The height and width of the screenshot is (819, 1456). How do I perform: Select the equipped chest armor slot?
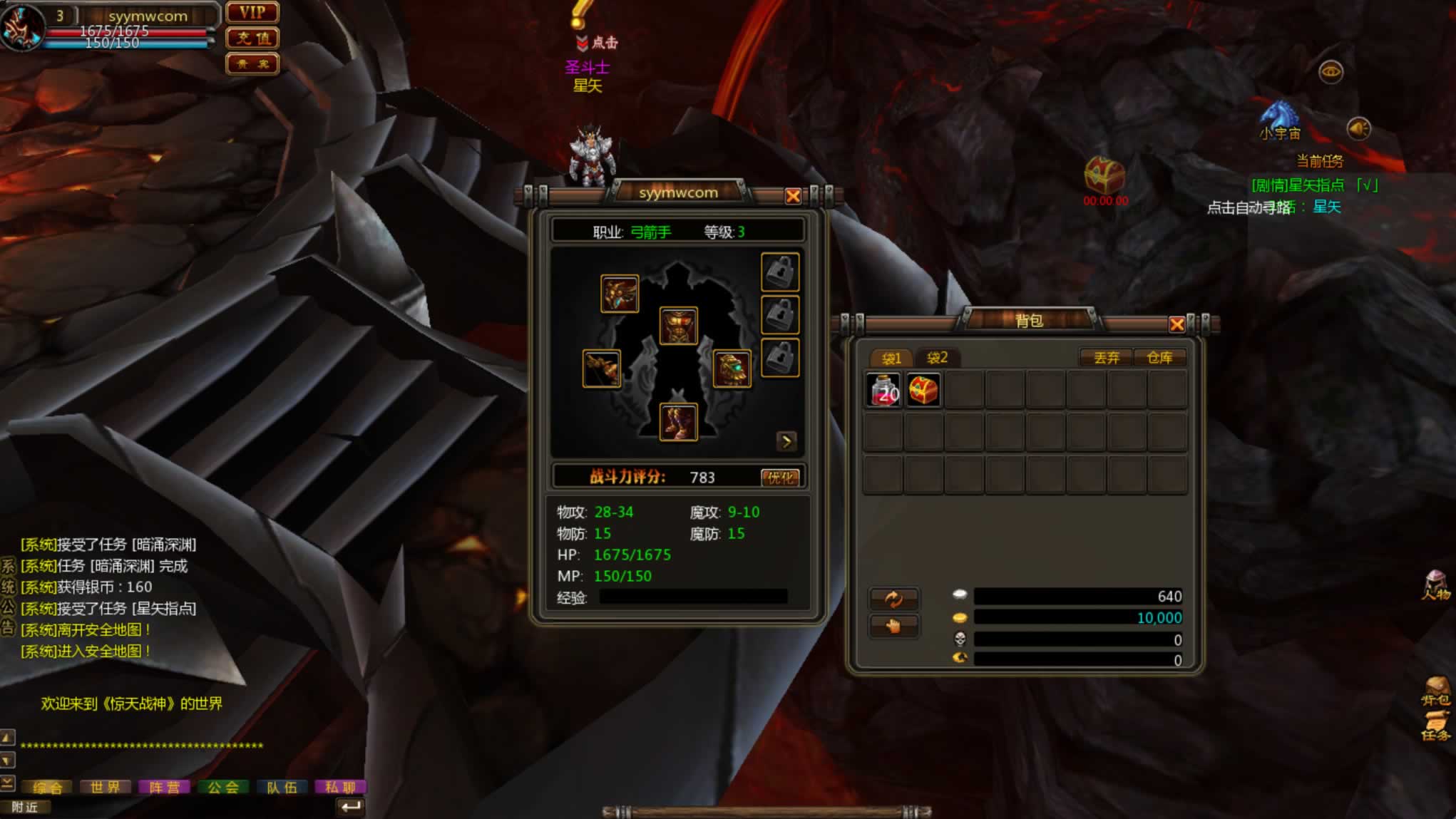pos(678,326)
